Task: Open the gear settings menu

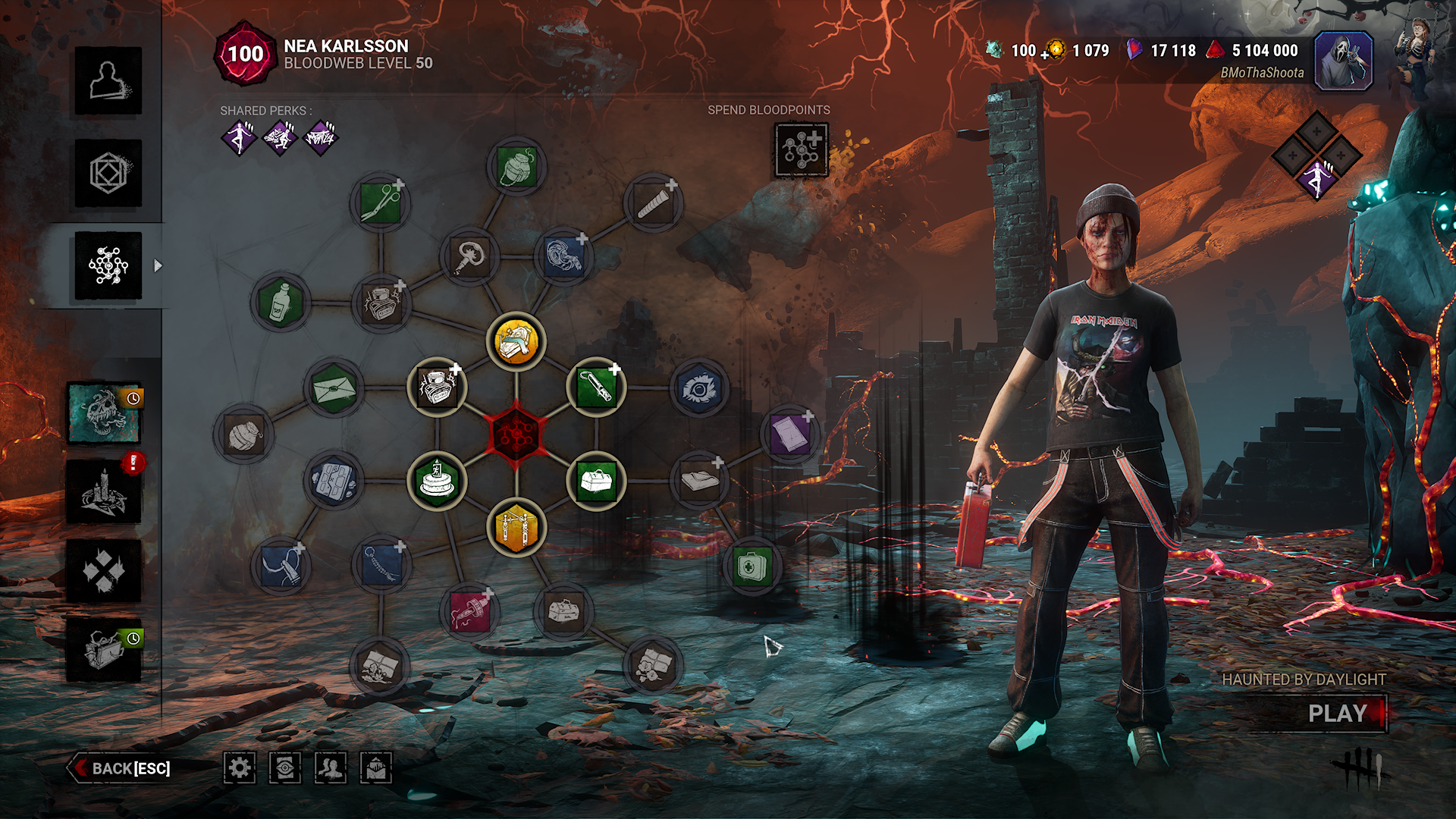Action: pyautogui.click(x=240, y=768)
